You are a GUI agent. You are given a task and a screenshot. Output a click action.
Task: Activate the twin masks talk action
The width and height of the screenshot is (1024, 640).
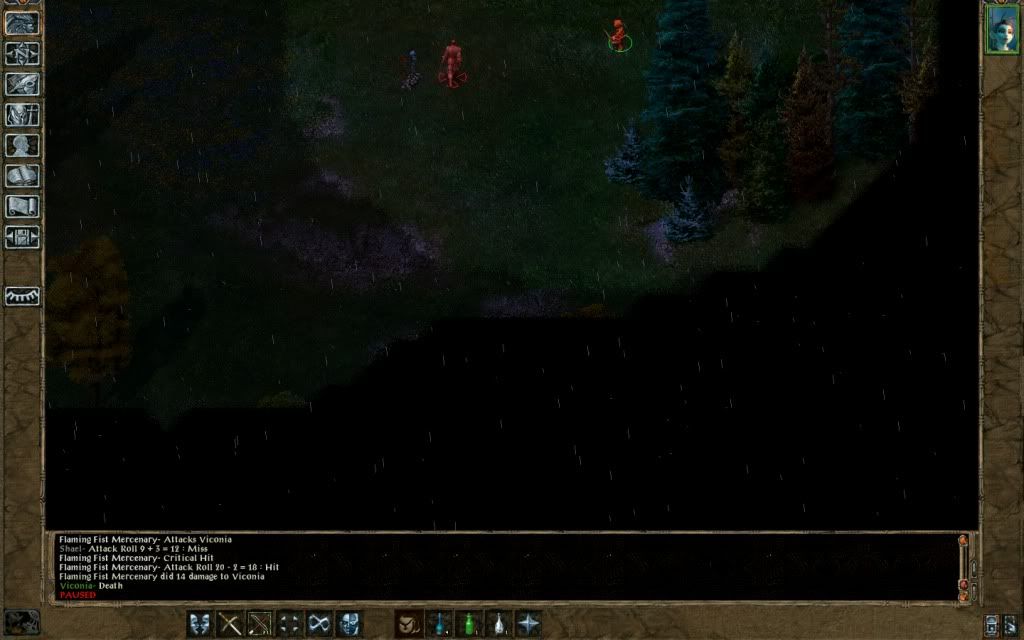click(x=201, y=624)
